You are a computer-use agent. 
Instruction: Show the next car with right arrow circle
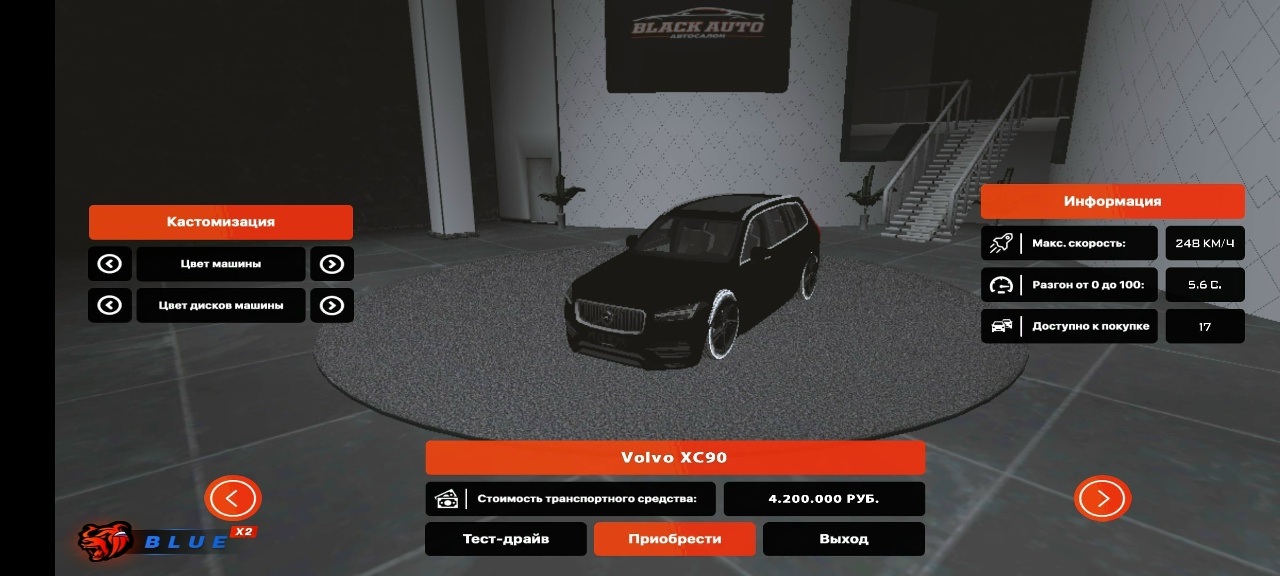tap(1102, 498)
